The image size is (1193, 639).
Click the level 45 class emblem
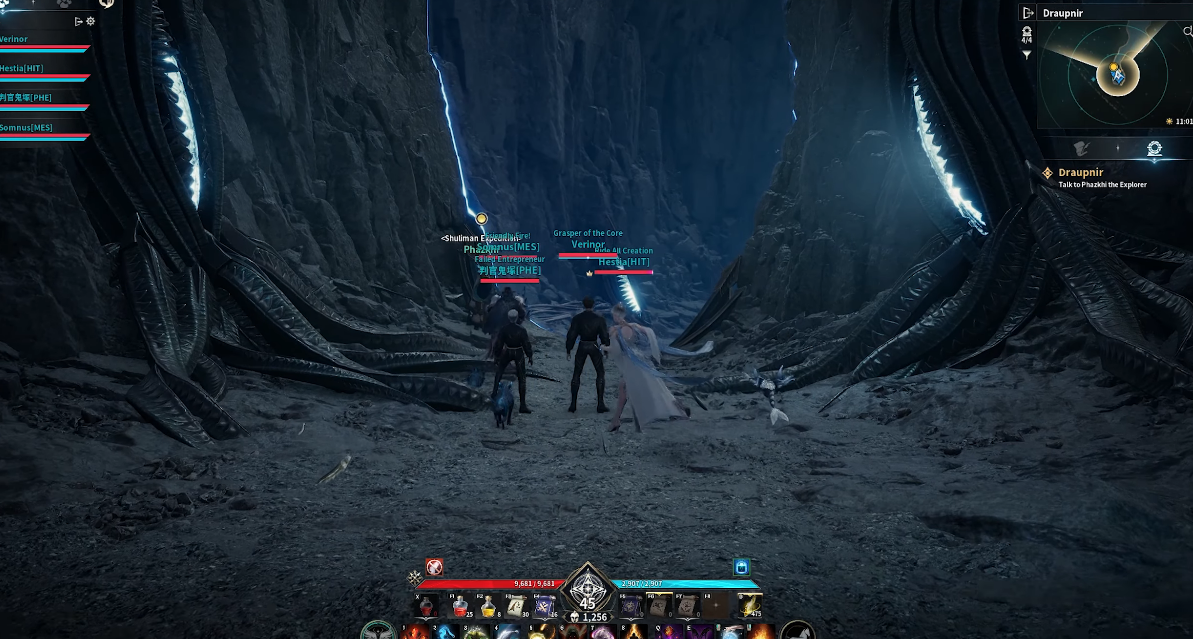coord(587,591)
